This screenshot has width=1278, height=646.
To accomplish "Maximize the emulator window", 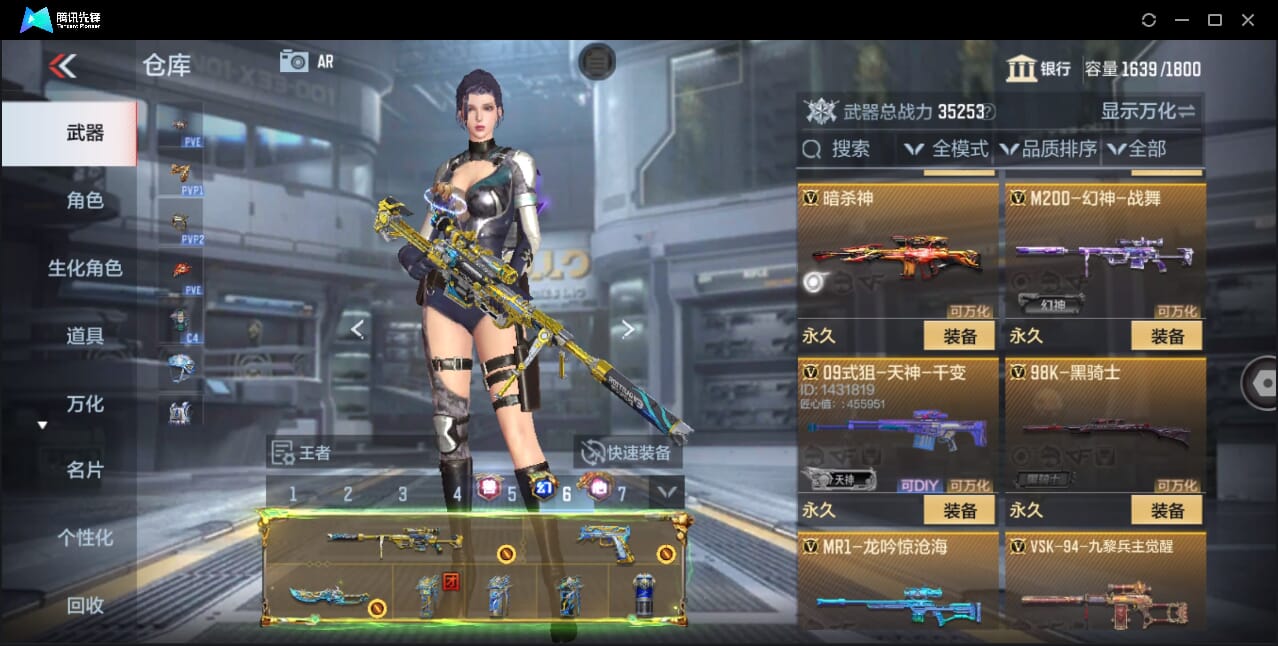I will [x=1215, y=20].
